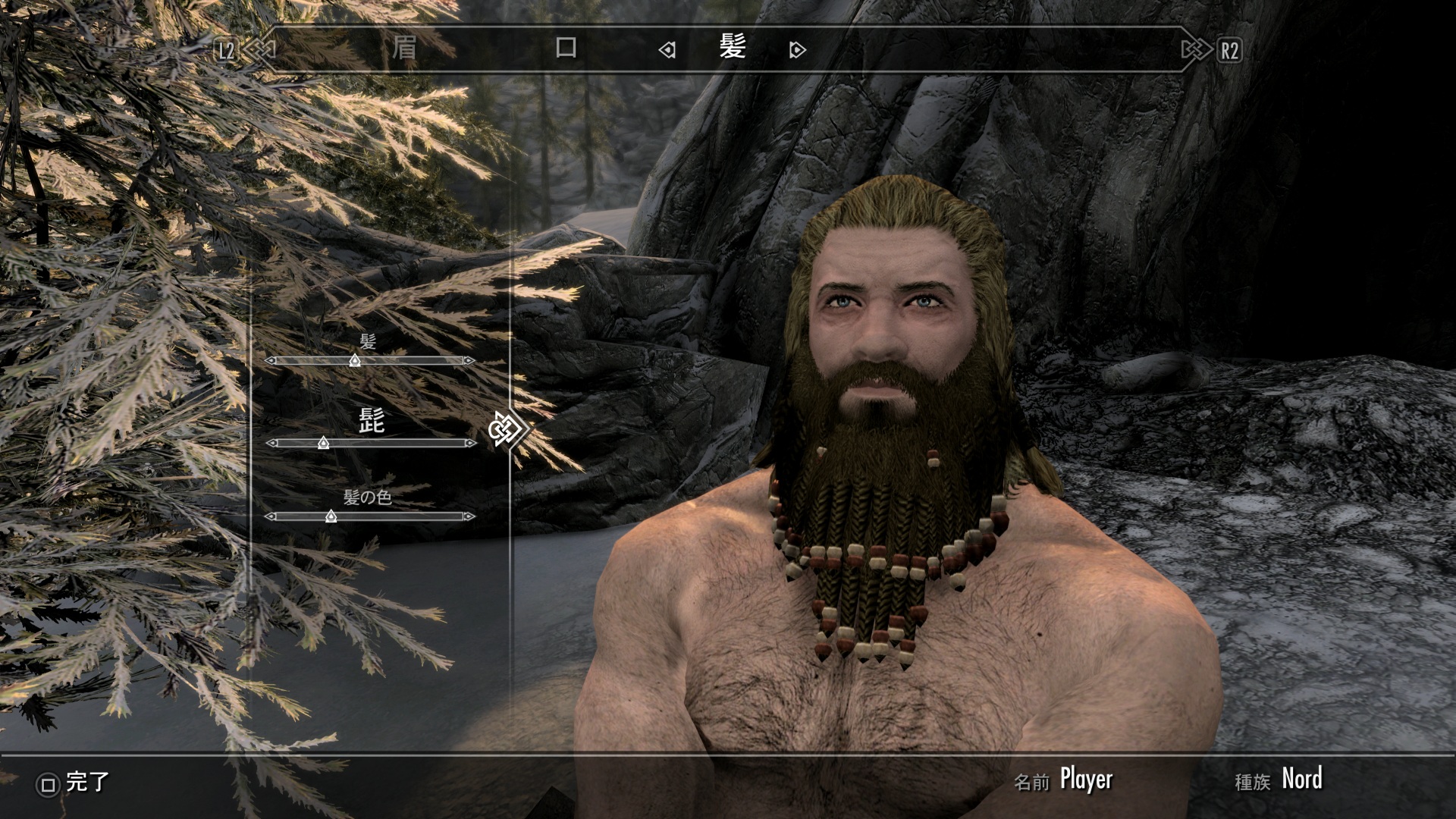Select the 口 (mouth) category tab
Viewport: 1456px width, 819px height.
566,49
